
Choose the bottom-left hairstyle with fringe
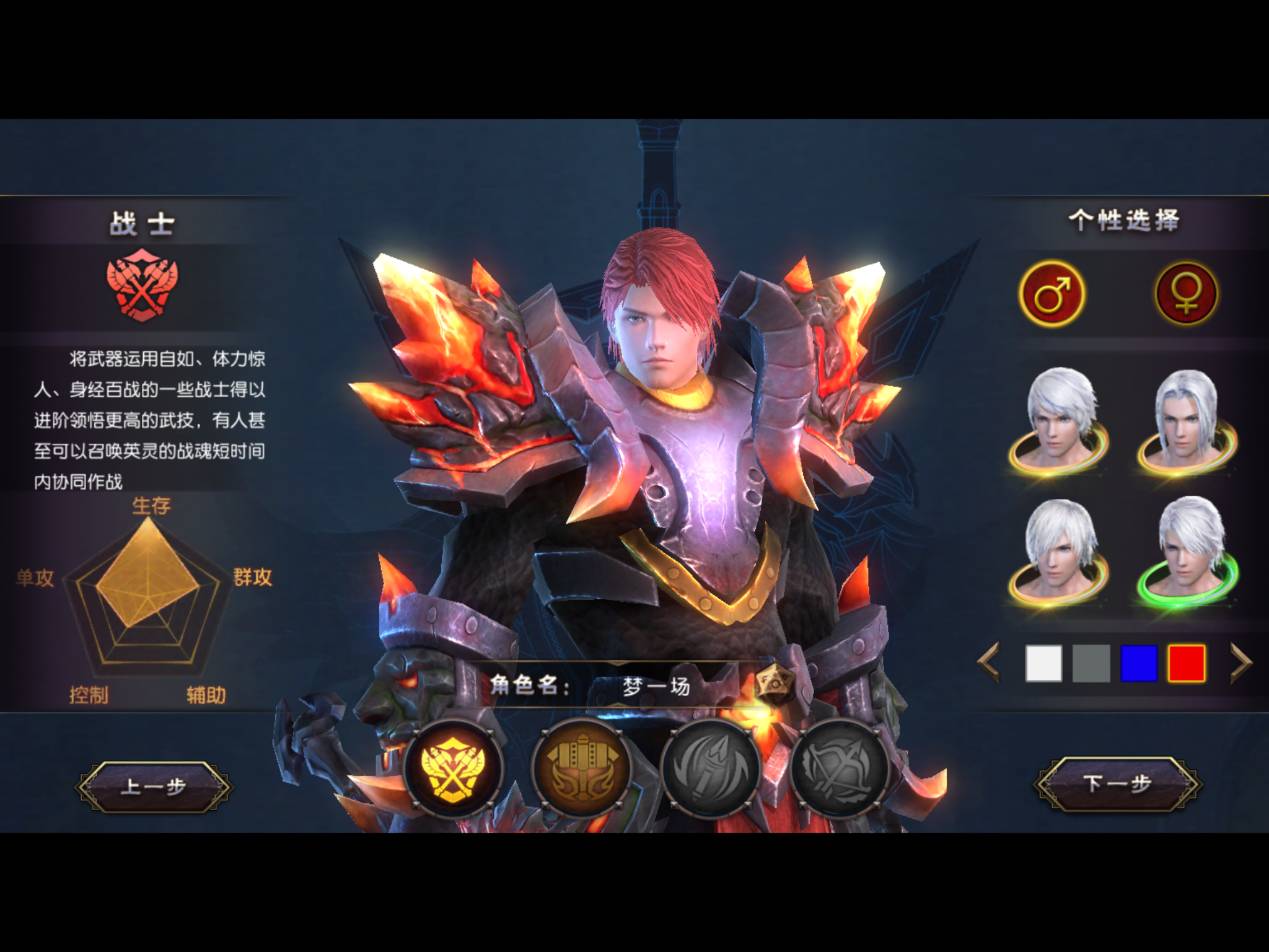pos(1059,551)
